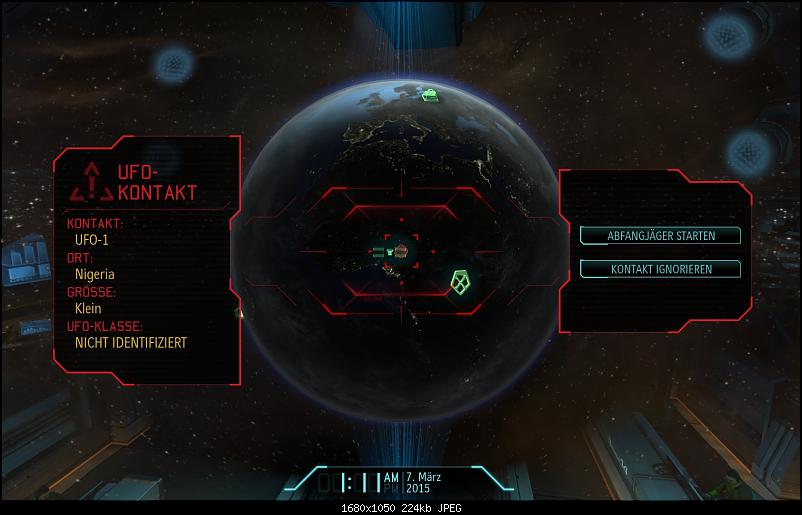This screenshot has width=802, height=515.
Task: Launch interceptors with Abfangjäger Starten
Action: (661, 236)
